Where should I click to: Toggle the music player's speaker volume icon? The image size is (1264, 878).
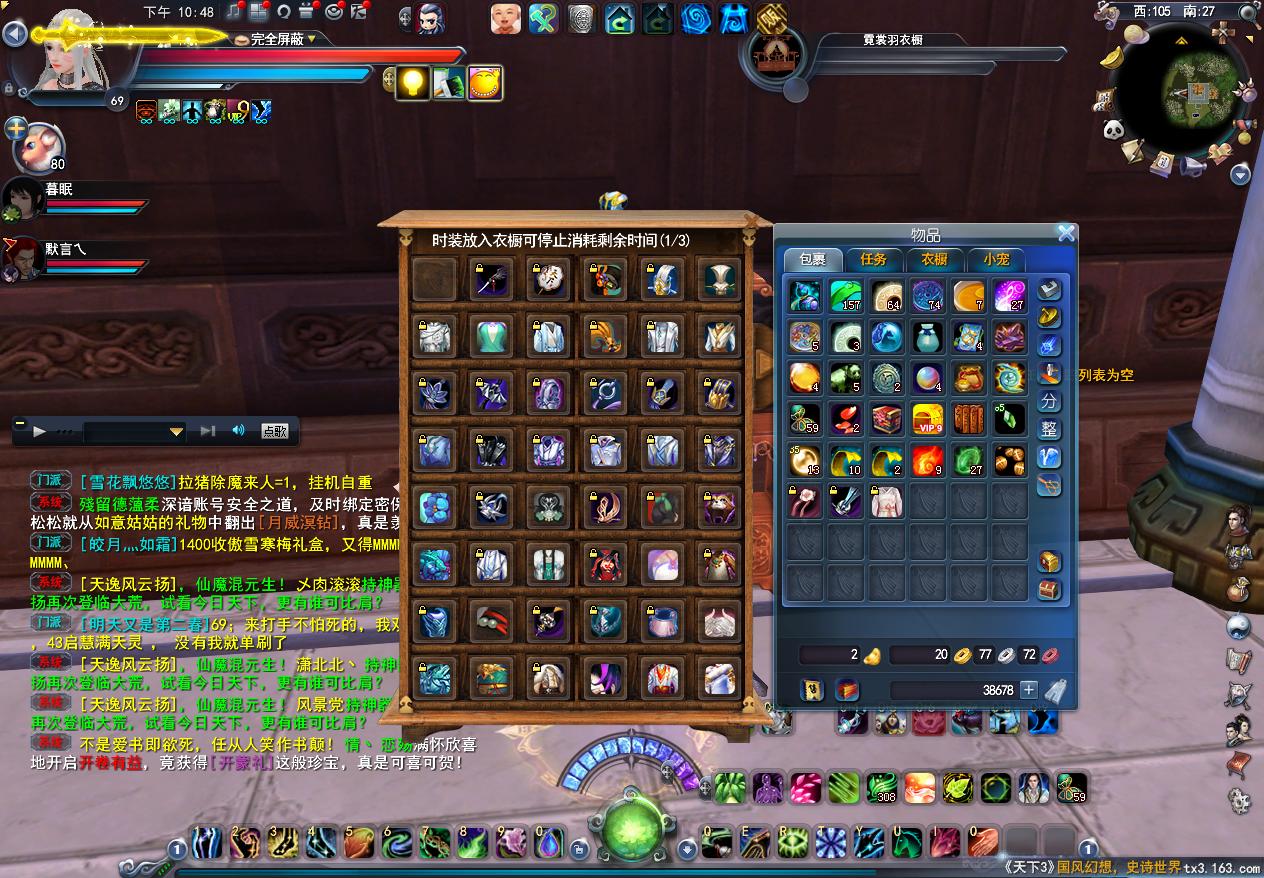(238, 431)
